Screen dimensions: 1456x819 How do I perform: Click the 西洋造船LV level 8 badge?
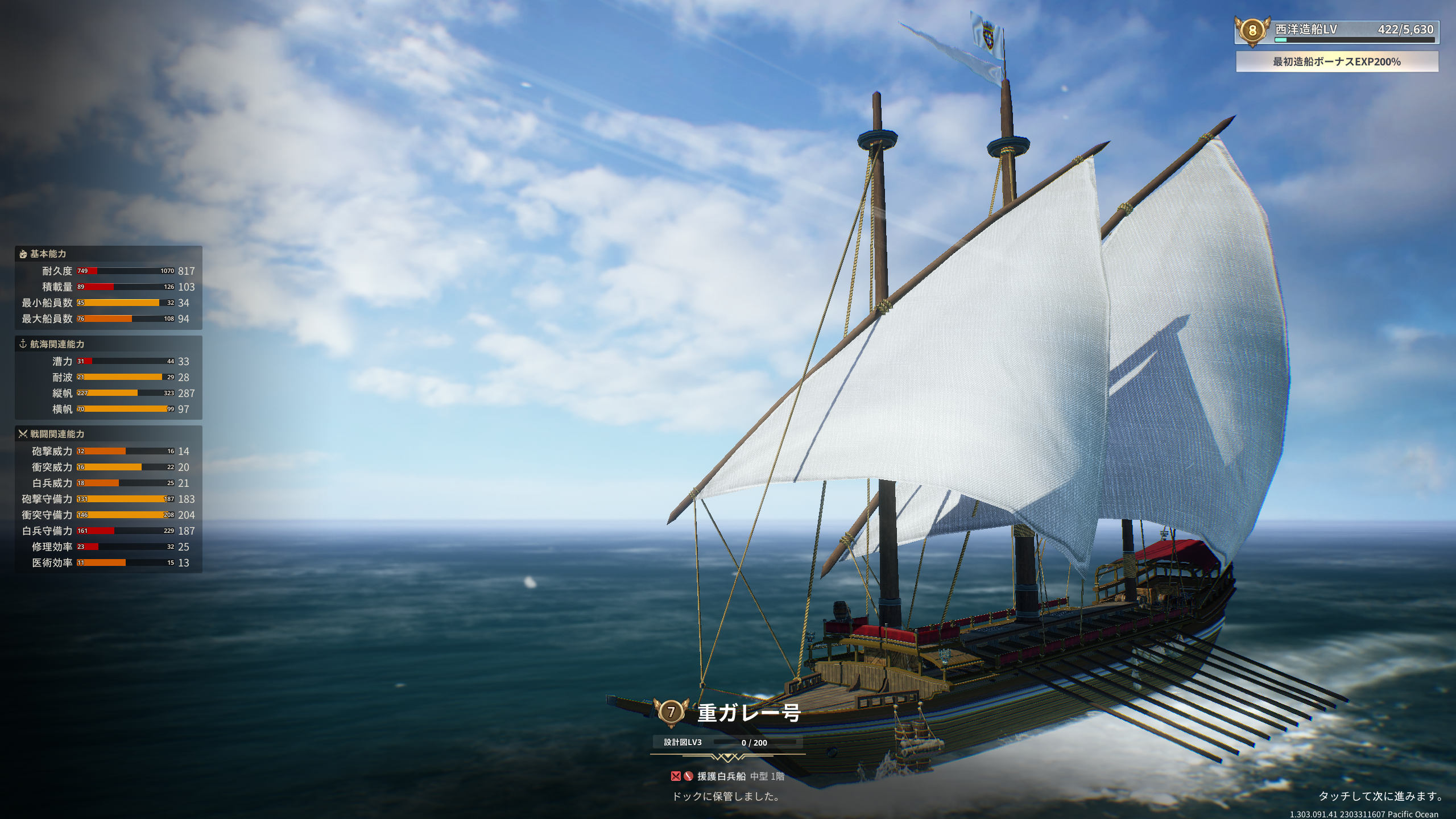(x=1252, y=30)
